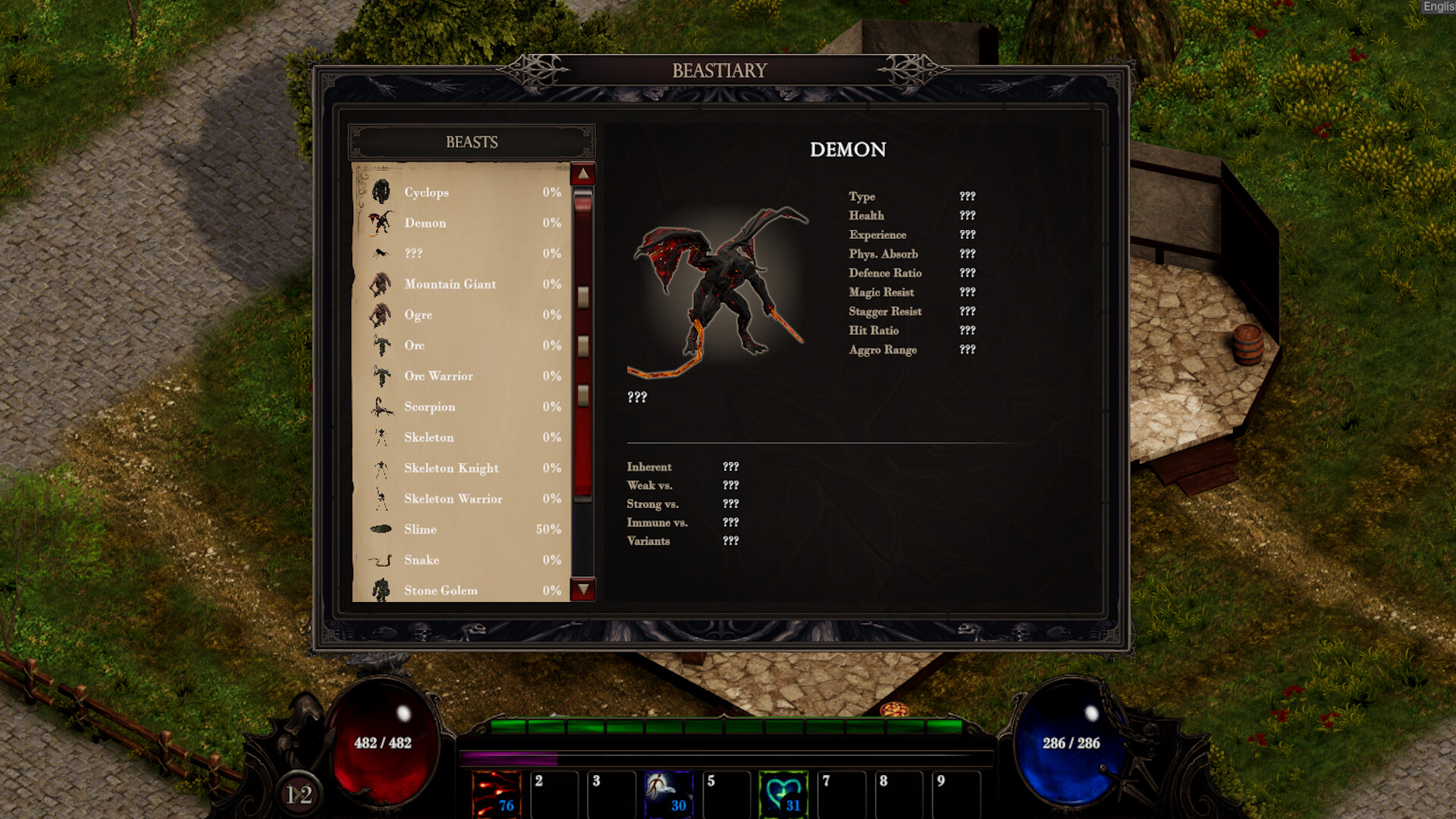
Task: Select the Ogre portrait icon
Action: point(381,315)
